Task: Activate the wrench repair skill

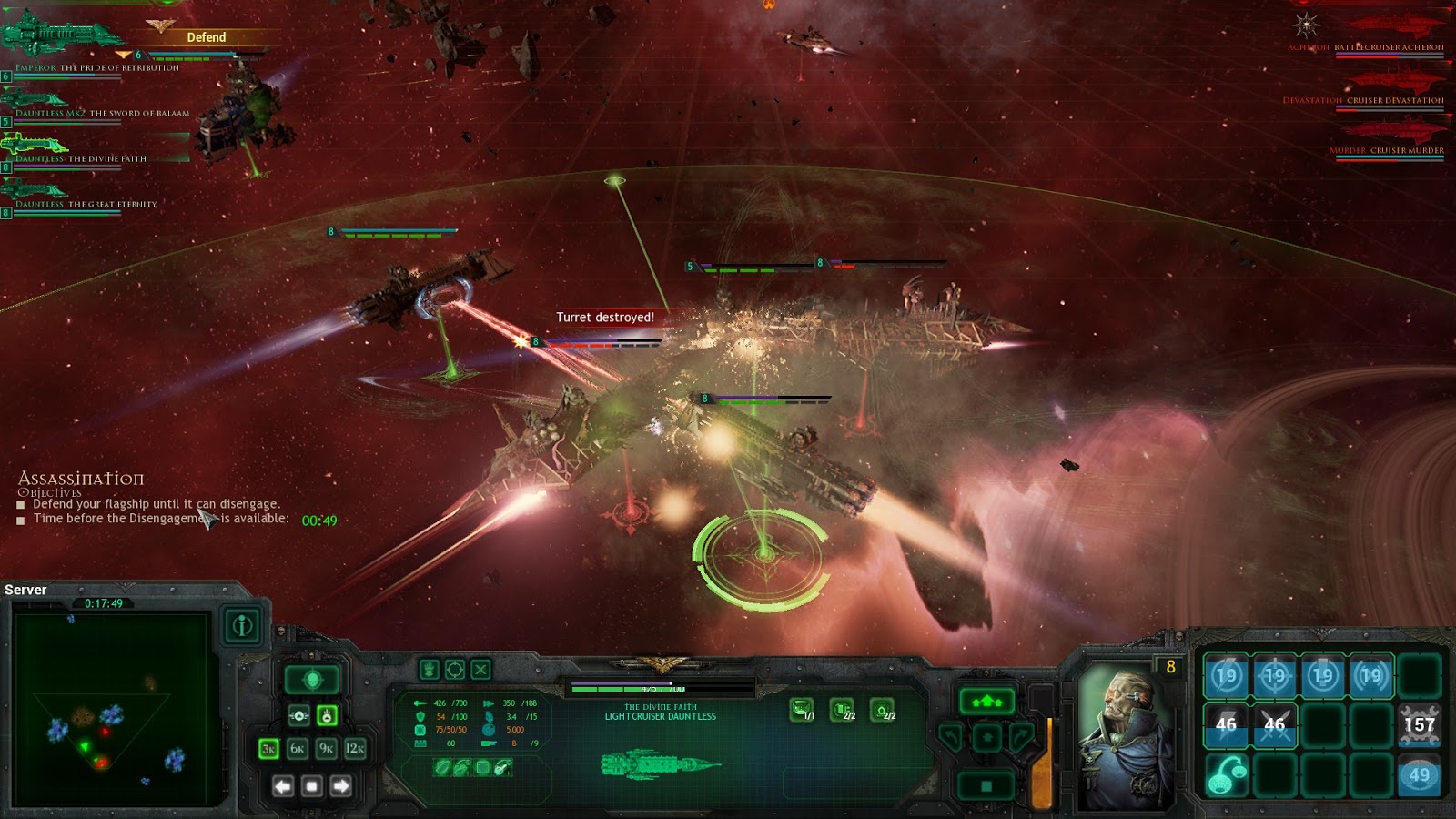Action: [x=1419, y=725]
